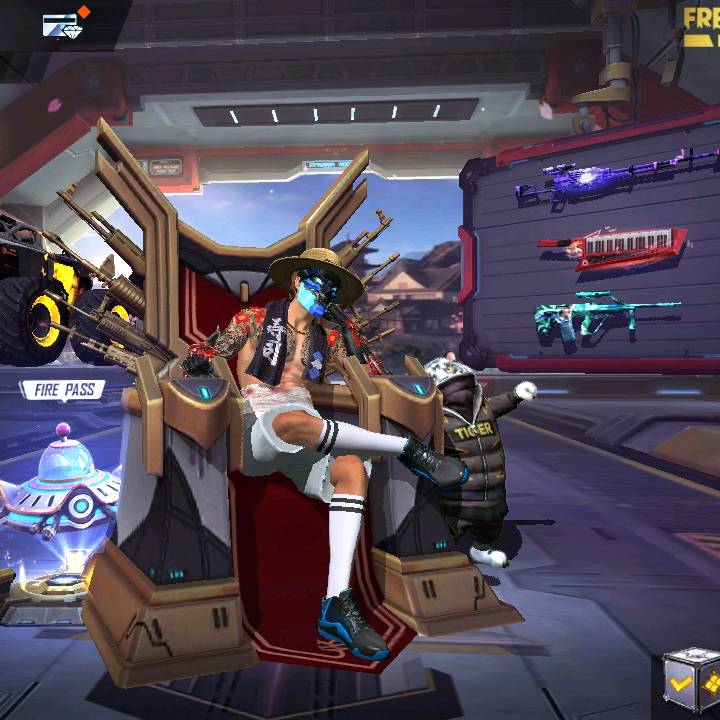Tap the yellow FREE banner

pyautogui.click(x=700, y=25)
